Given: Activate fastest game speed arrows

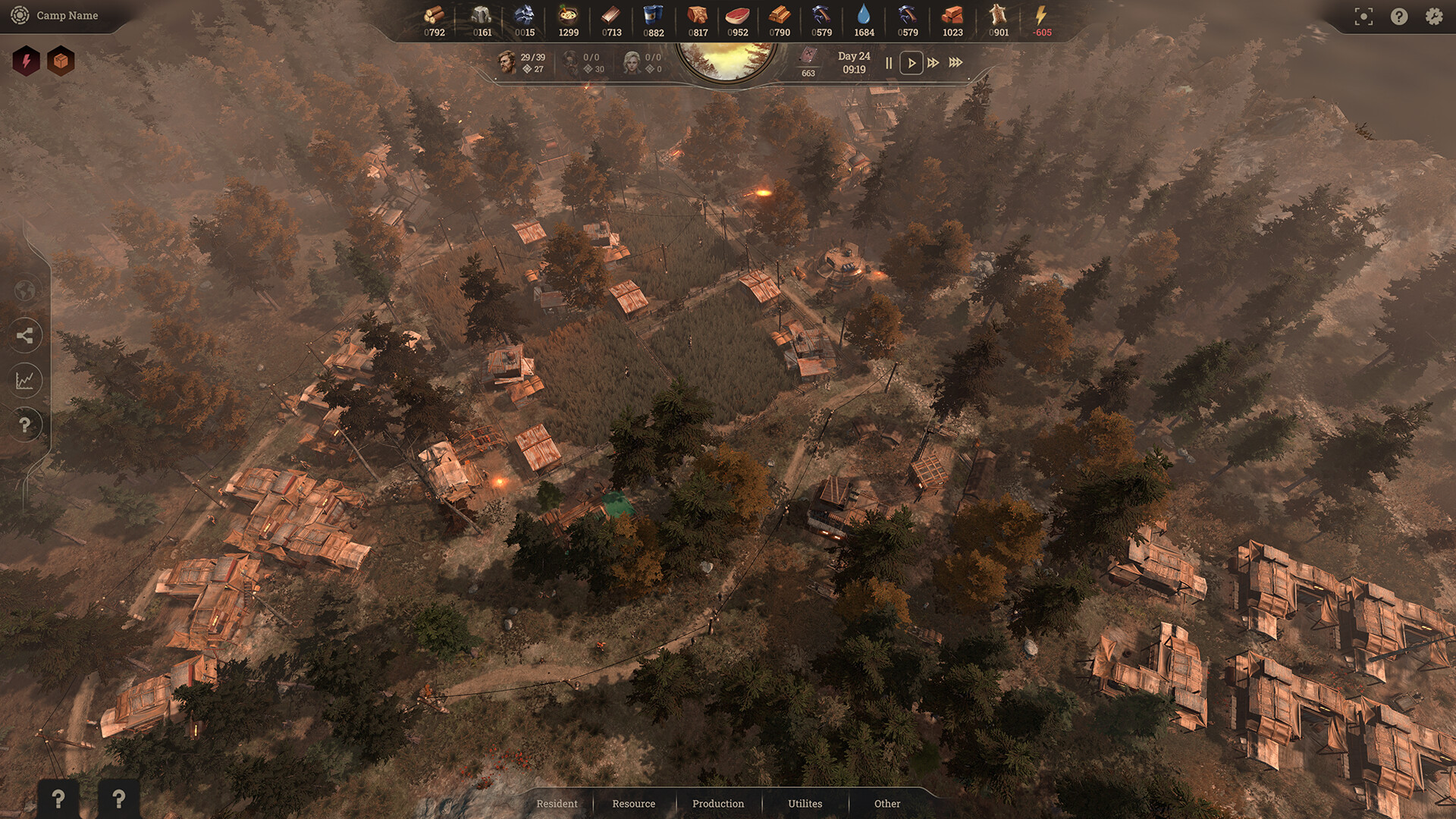Looking at the screenshot, I should pyautogui.click(x=955, y=63).
